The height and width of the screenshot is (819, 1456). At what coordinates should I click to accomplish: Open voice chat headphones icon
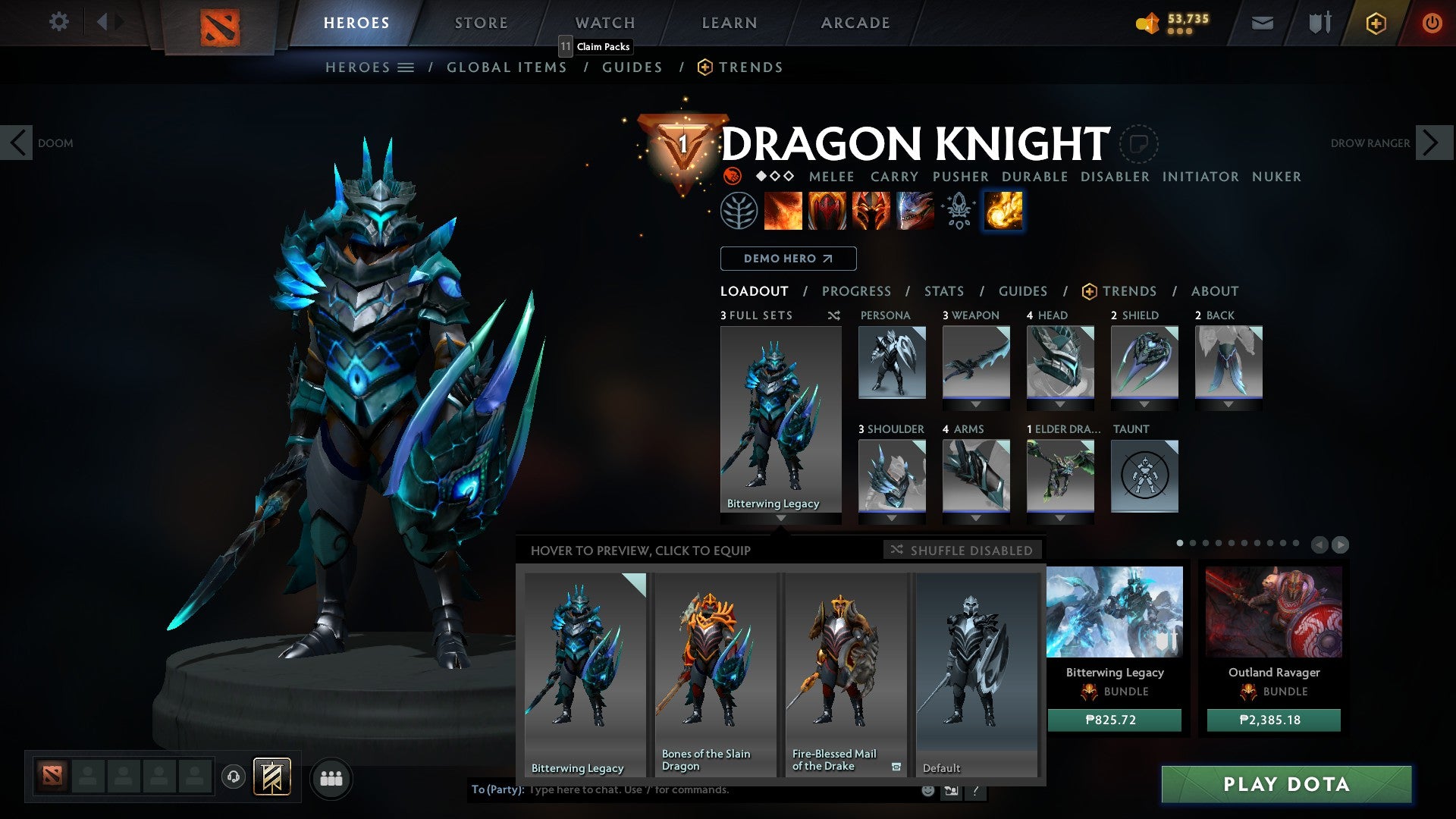234,777
